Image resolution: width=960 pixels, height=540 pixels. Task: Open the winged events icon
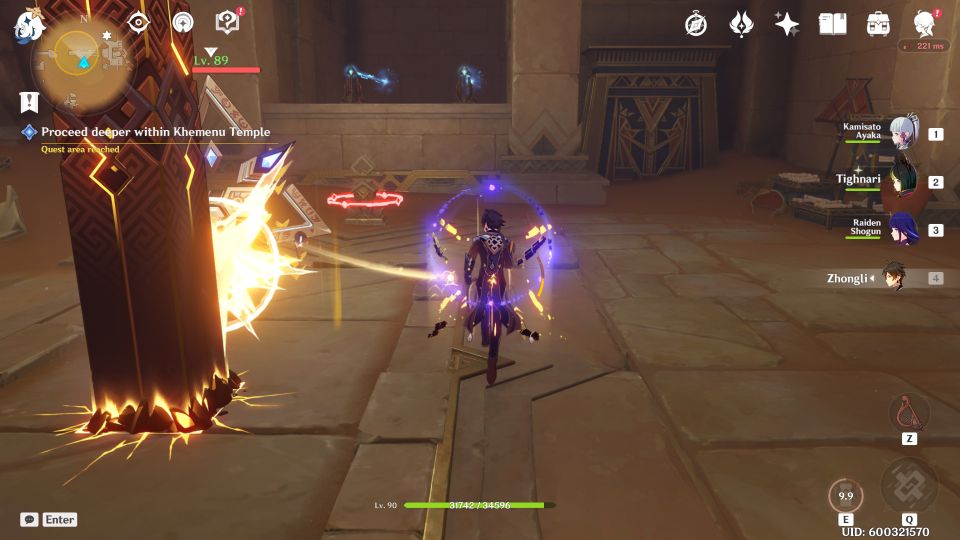point(741,24)
